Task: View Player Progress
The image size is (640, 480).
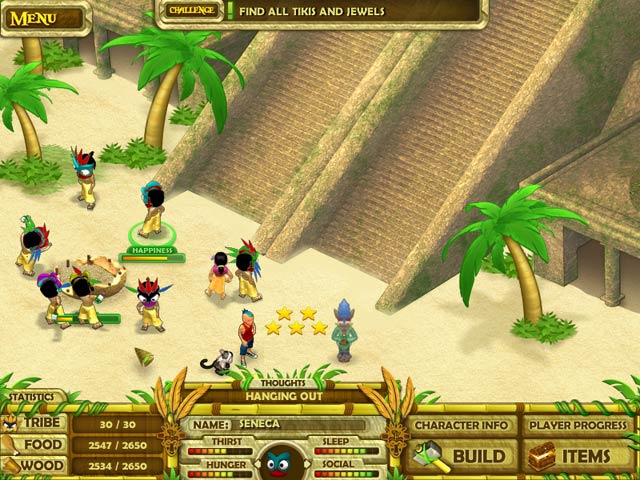Action: [577, 424]
